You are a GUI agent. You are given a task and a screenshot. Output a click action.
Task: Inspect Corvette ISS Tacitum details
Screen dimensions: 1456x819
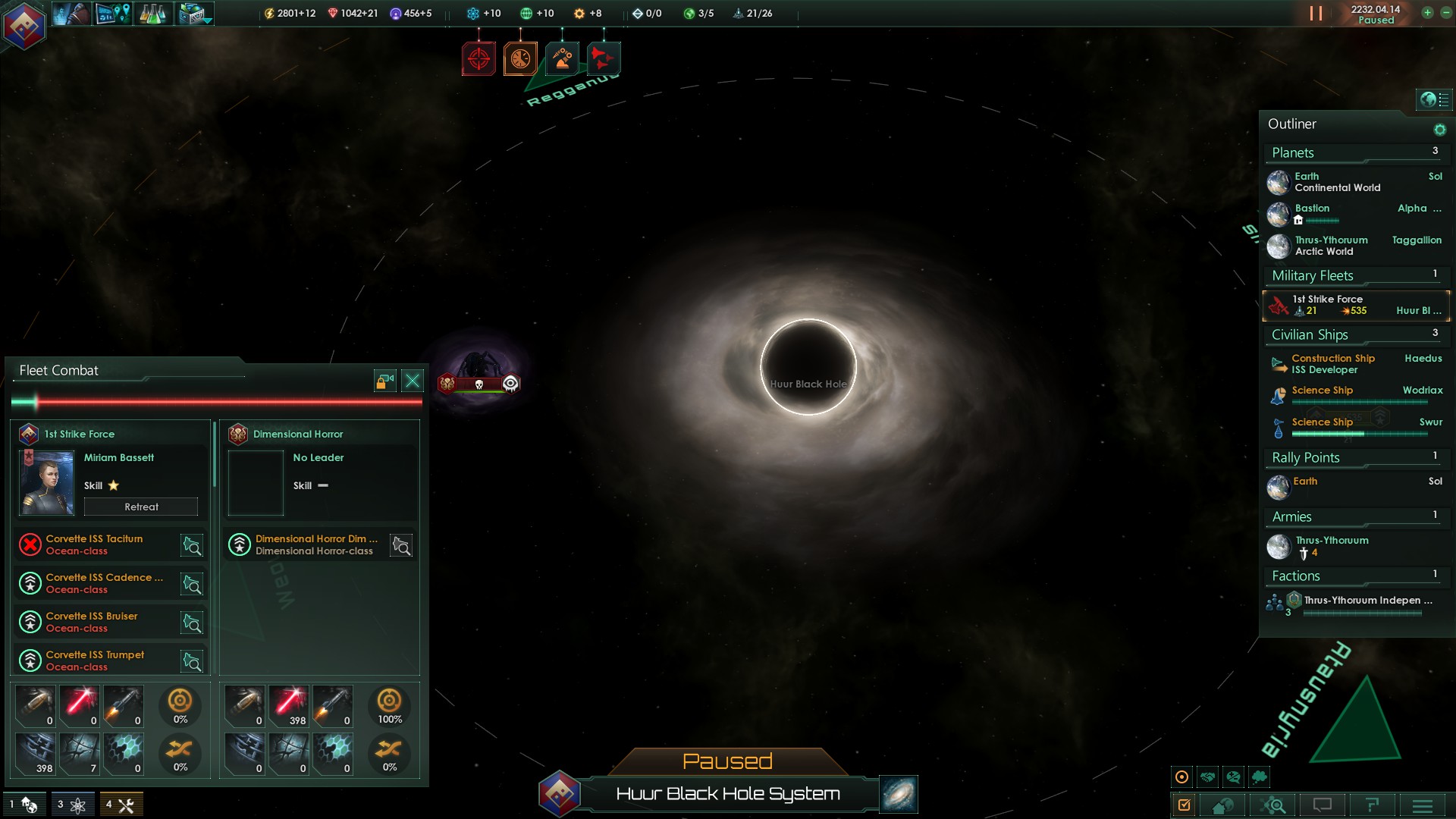coord(192,545)
